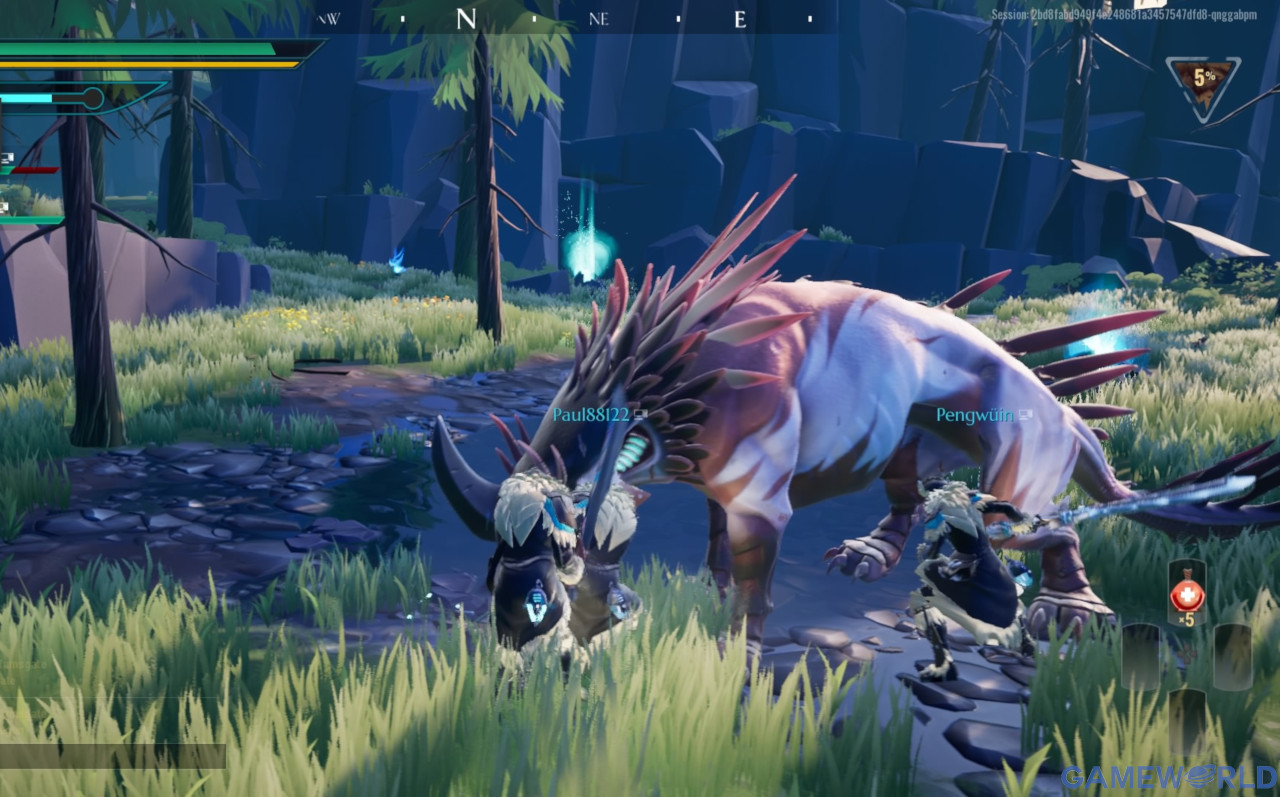The image size is (1280, 797).
Task: Select the red health potion slot
Action: point(1187,594)
